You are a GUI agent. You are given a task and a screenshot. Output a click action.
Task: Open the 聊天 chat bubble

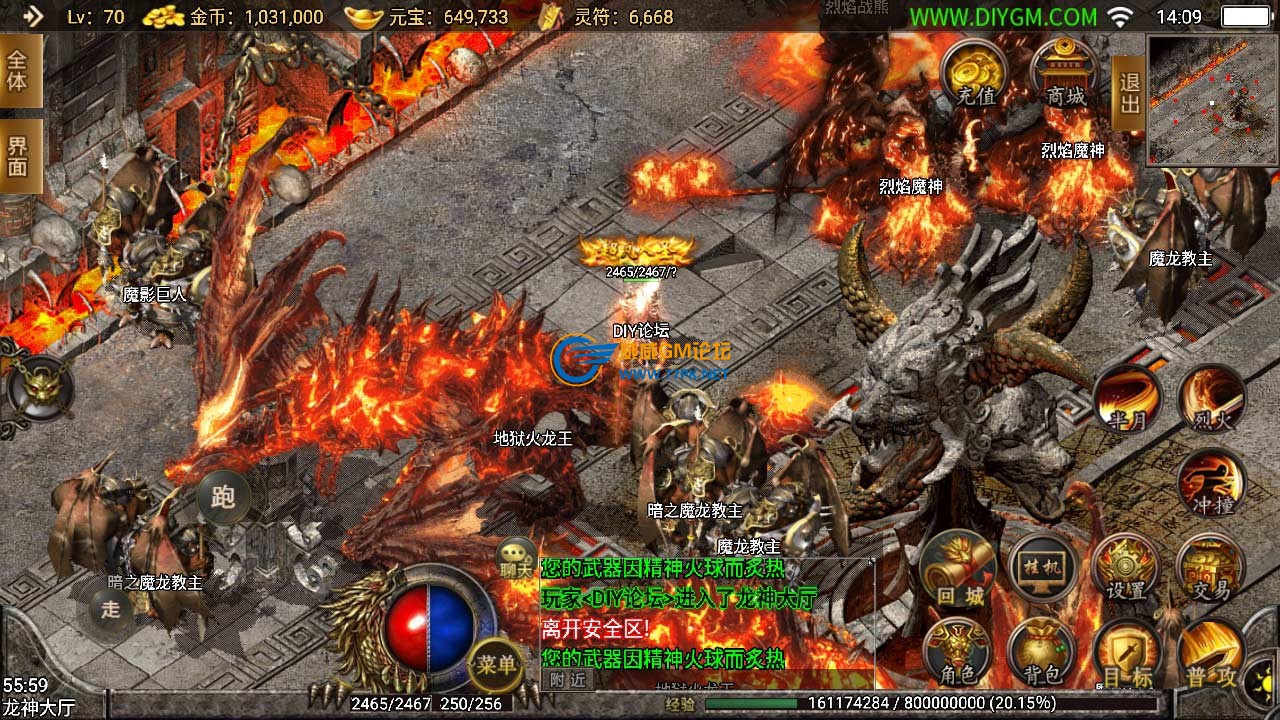pos(517,556)
